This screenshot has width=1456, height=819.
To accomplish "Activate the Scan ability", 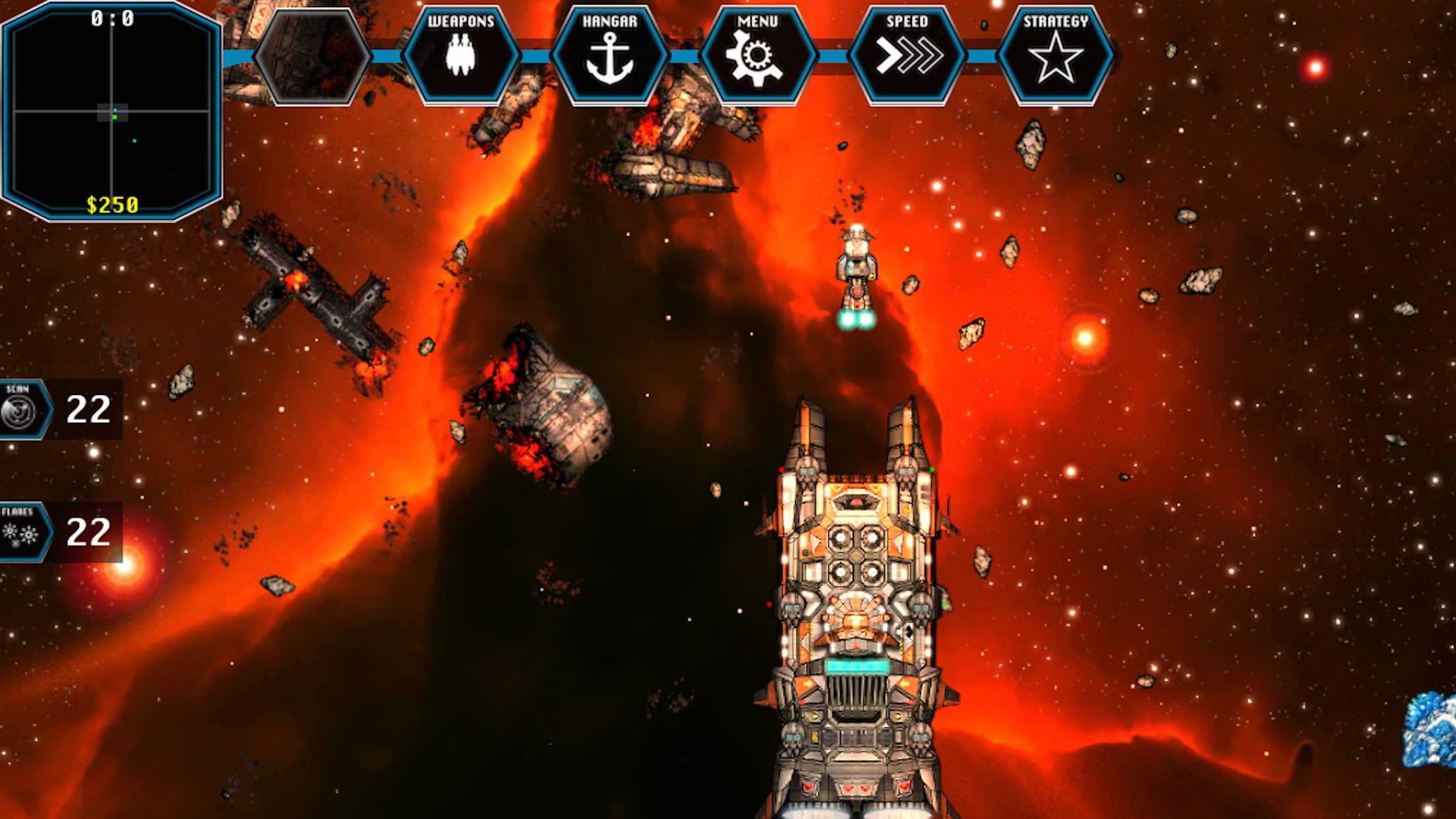I will 22,409.
